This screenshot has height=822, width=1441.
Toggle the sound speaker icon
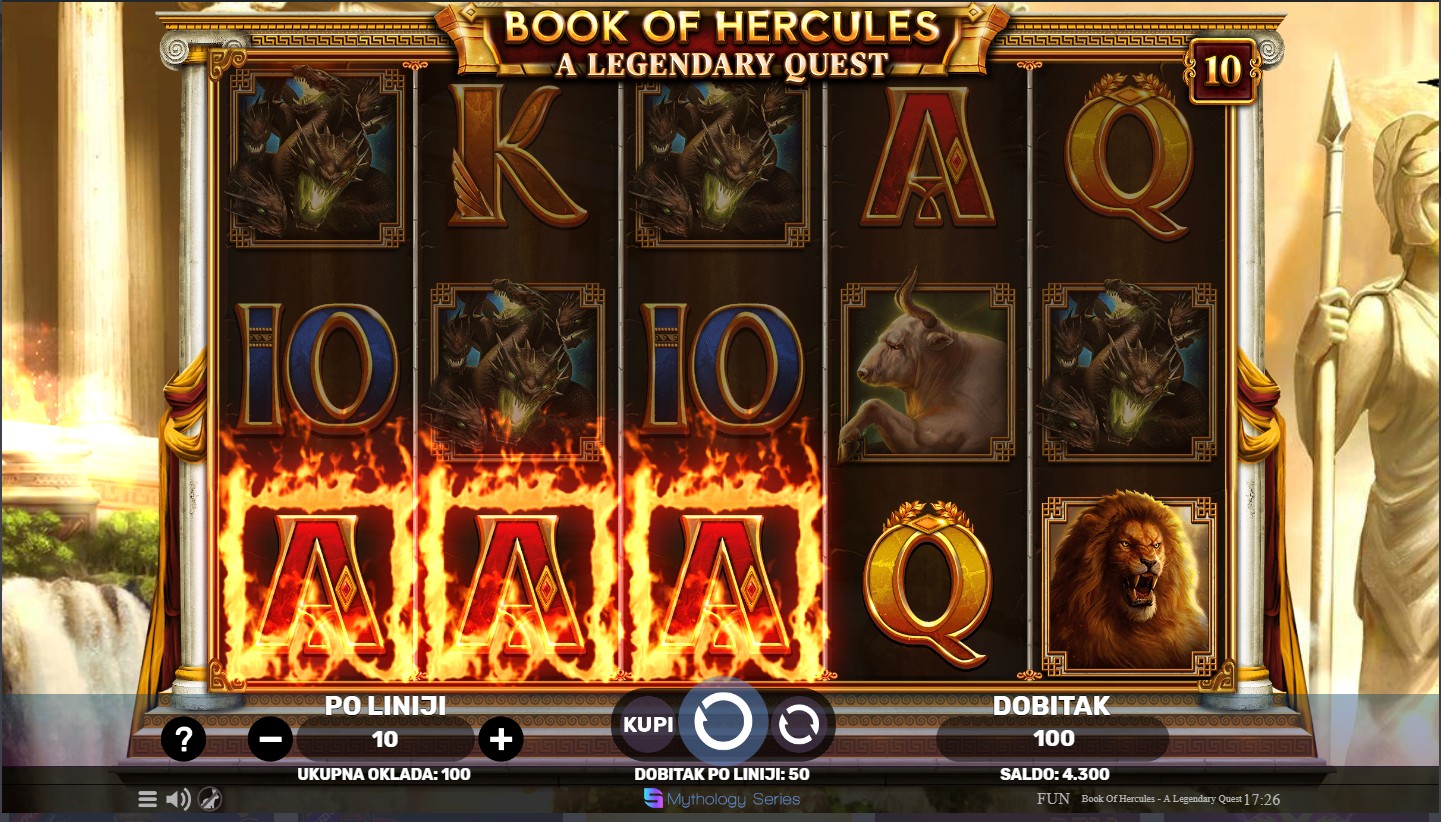178,799
